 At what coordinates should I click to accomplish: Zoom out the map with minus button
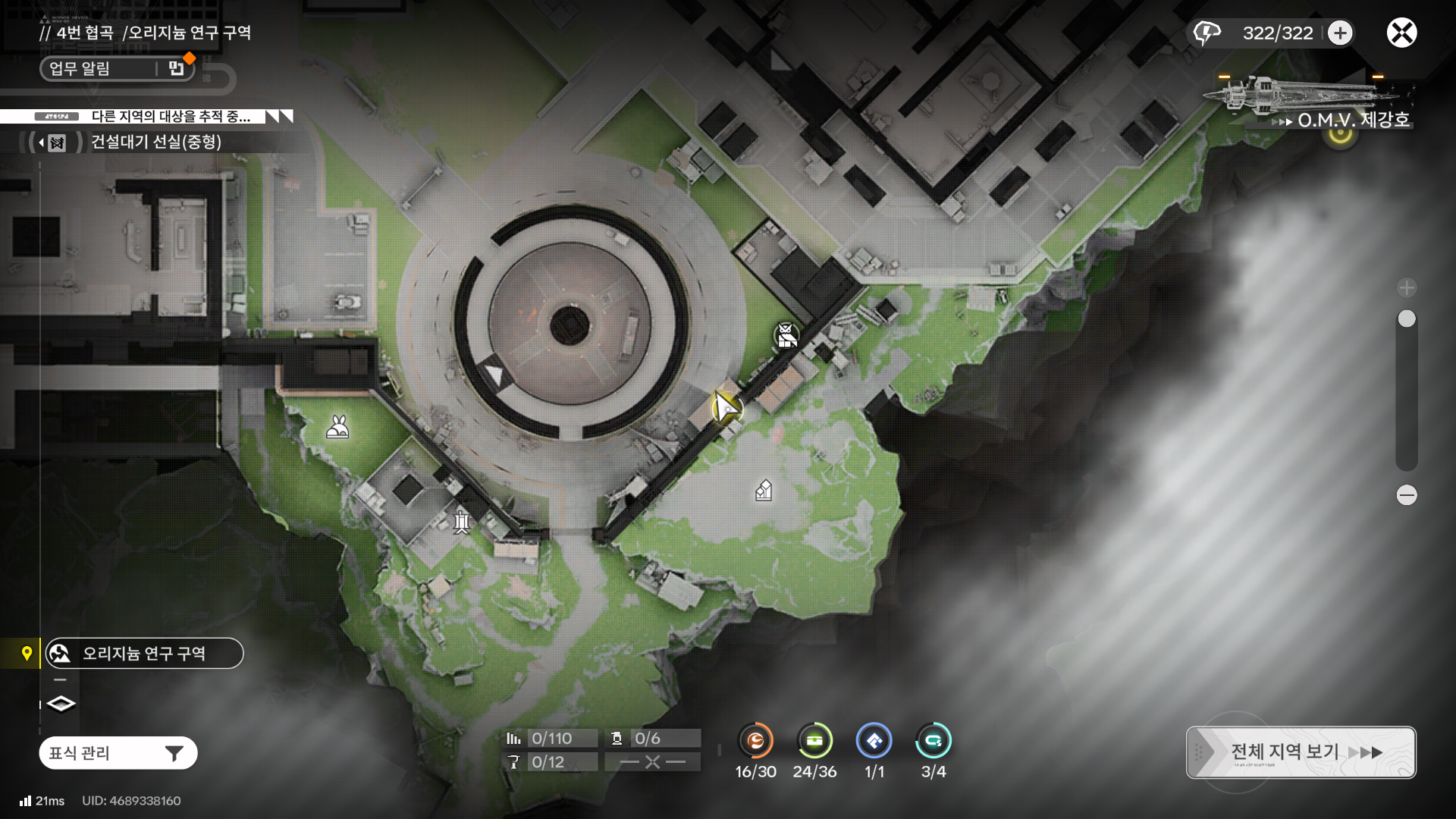[1407, 495]
